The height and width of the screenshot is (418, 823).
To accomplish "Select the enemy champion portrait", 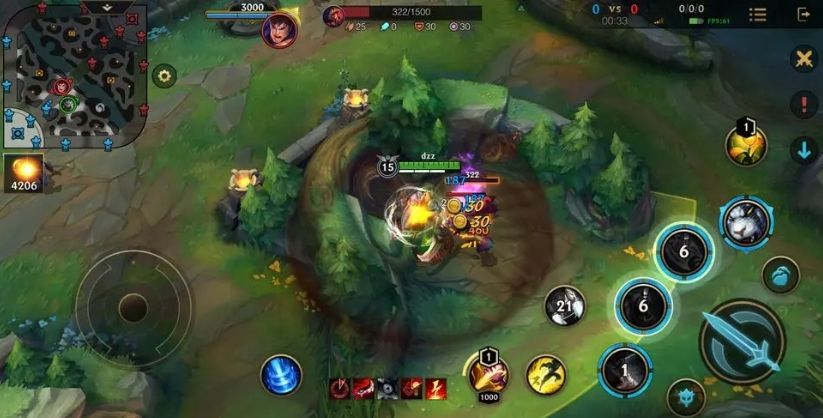I will (279, 28).
